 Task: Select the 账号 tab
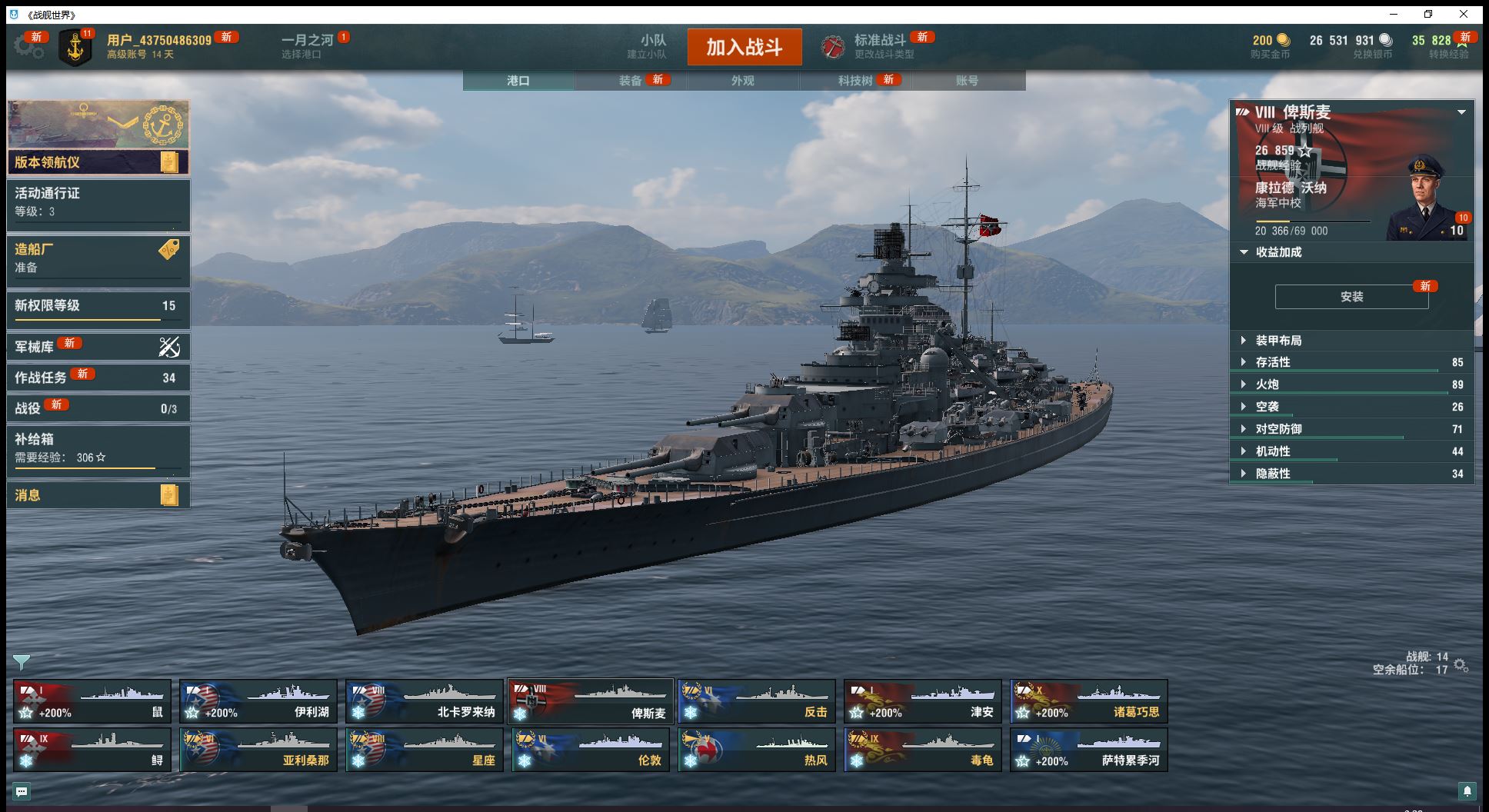click(x=967, y=81)
